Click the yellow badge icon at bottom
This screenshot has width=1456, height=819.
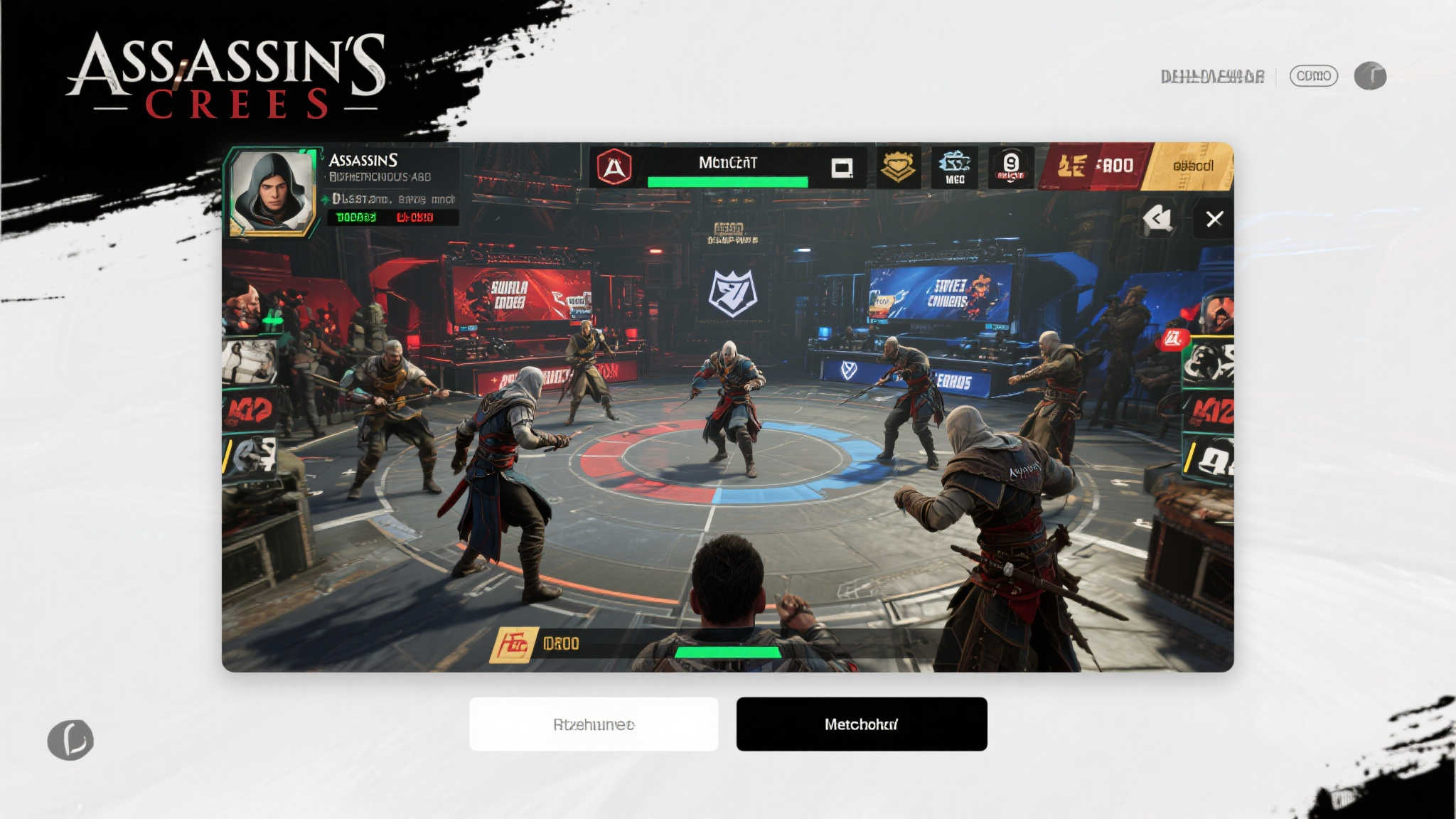point(513,644)
